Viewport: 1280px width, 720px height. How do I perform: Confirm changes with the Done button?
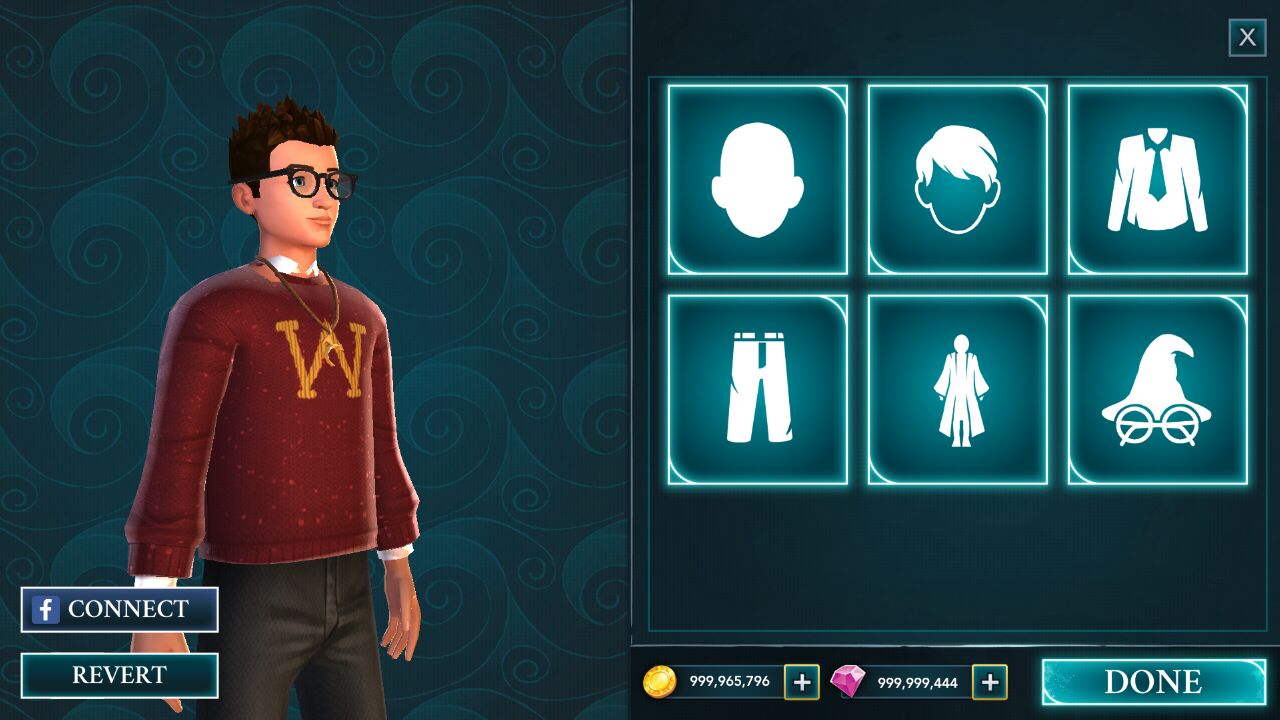coord(1153,682)
